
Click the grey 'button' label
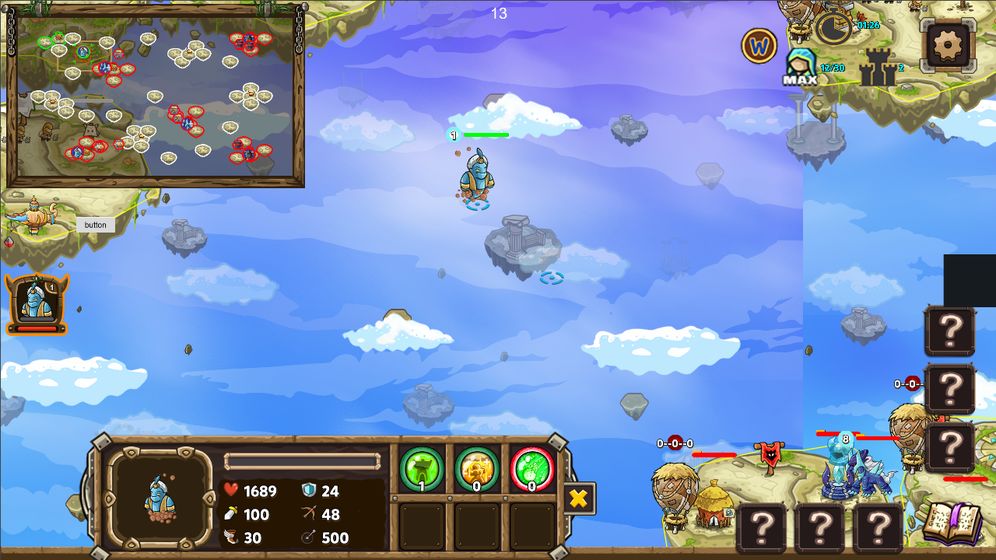pos(95,225)
